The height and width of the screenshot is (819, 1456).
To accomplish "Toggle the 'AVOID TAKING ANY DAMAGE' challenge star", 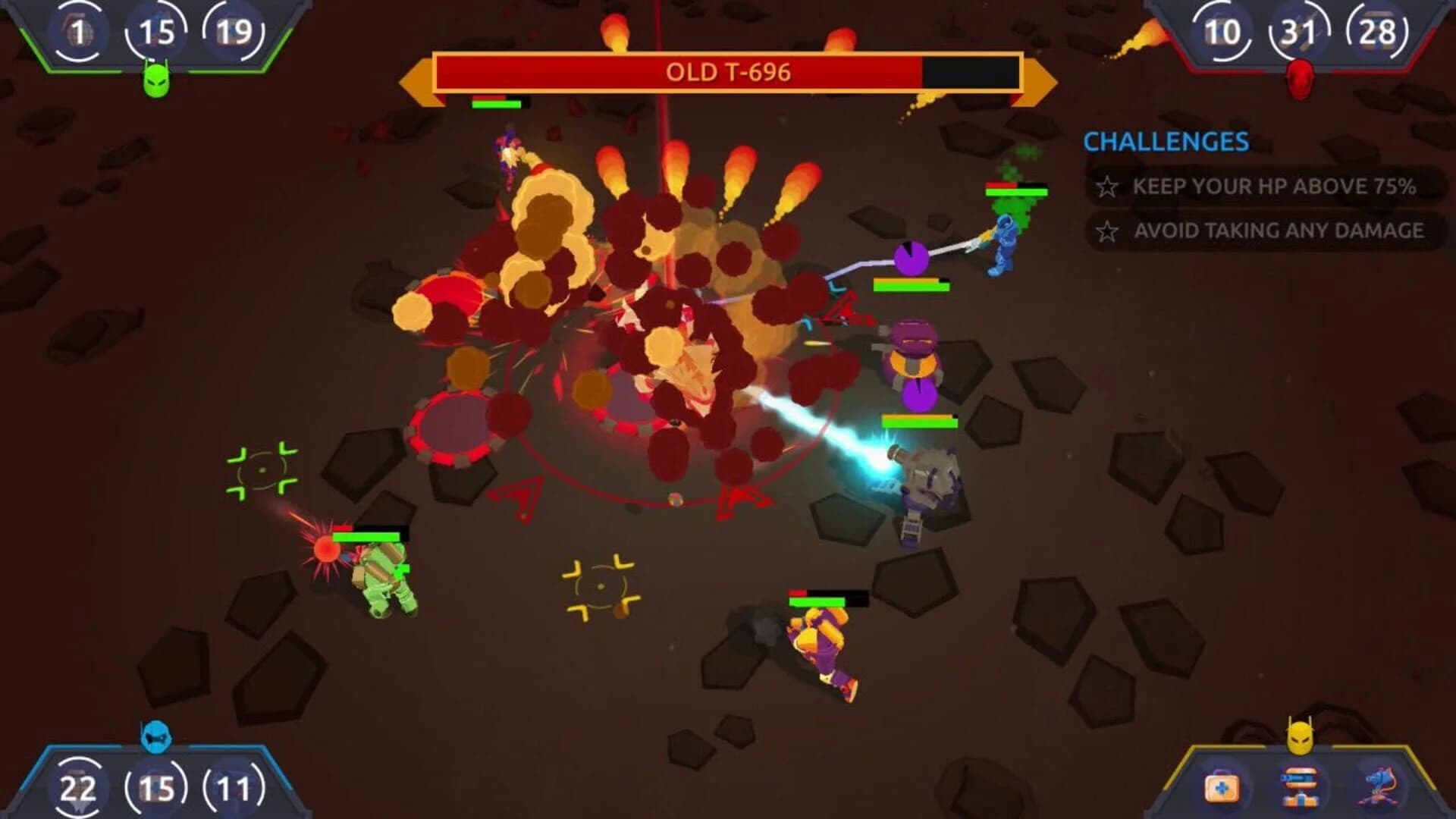I will pos(1107,232).
